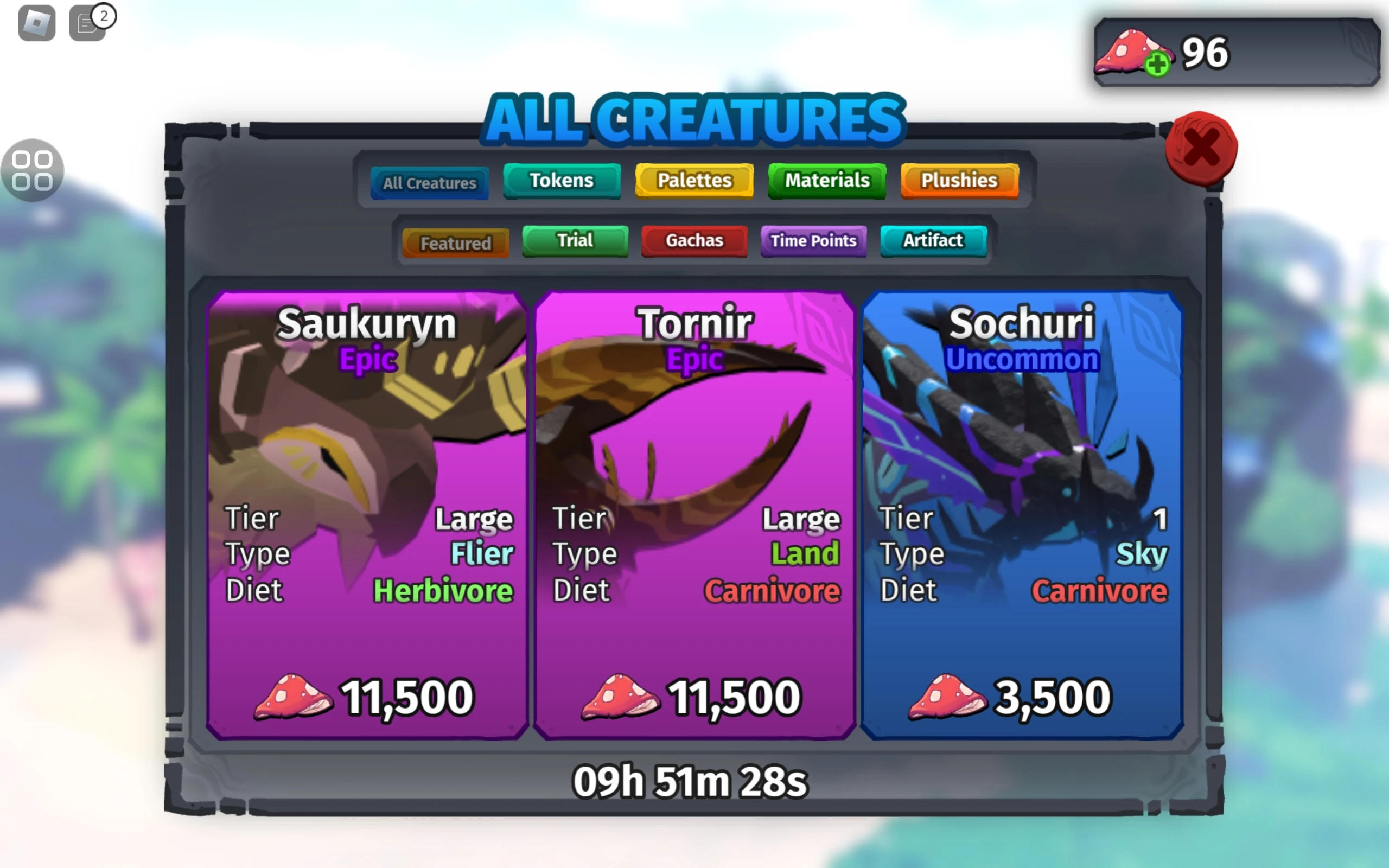Open the grid menu on the left edge
Viewport: 1389px width, 868px height.
pos(31,171)
